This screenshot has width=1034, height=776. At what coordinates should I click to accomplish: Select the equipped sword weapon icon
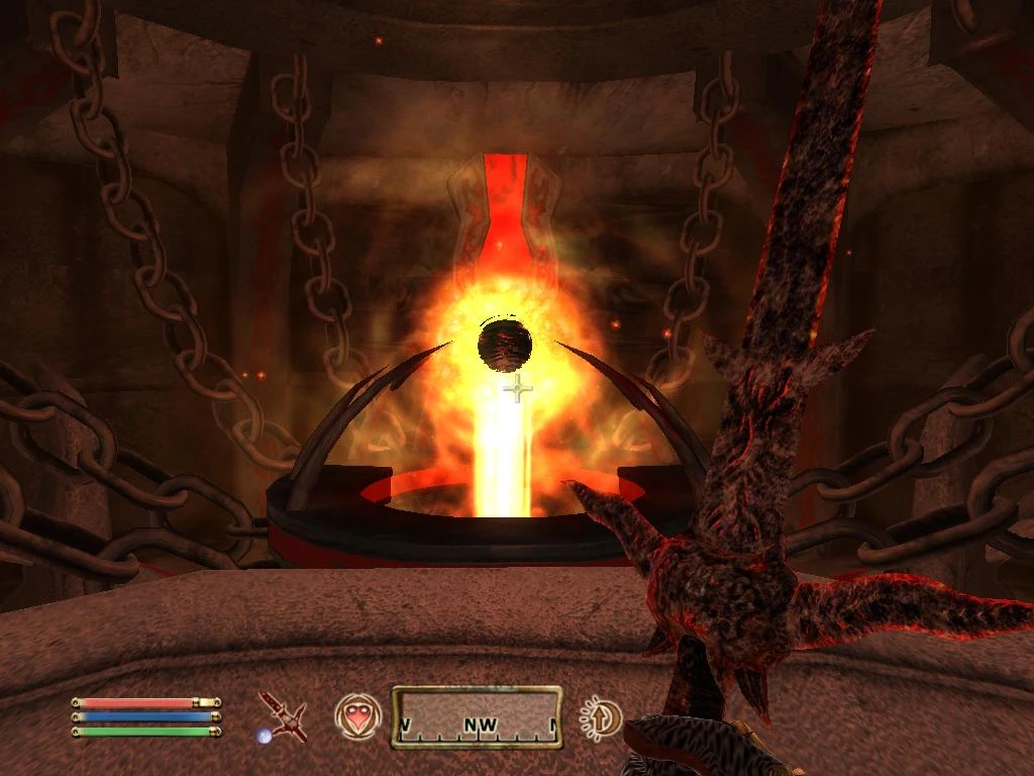click(x=282, y=717)
